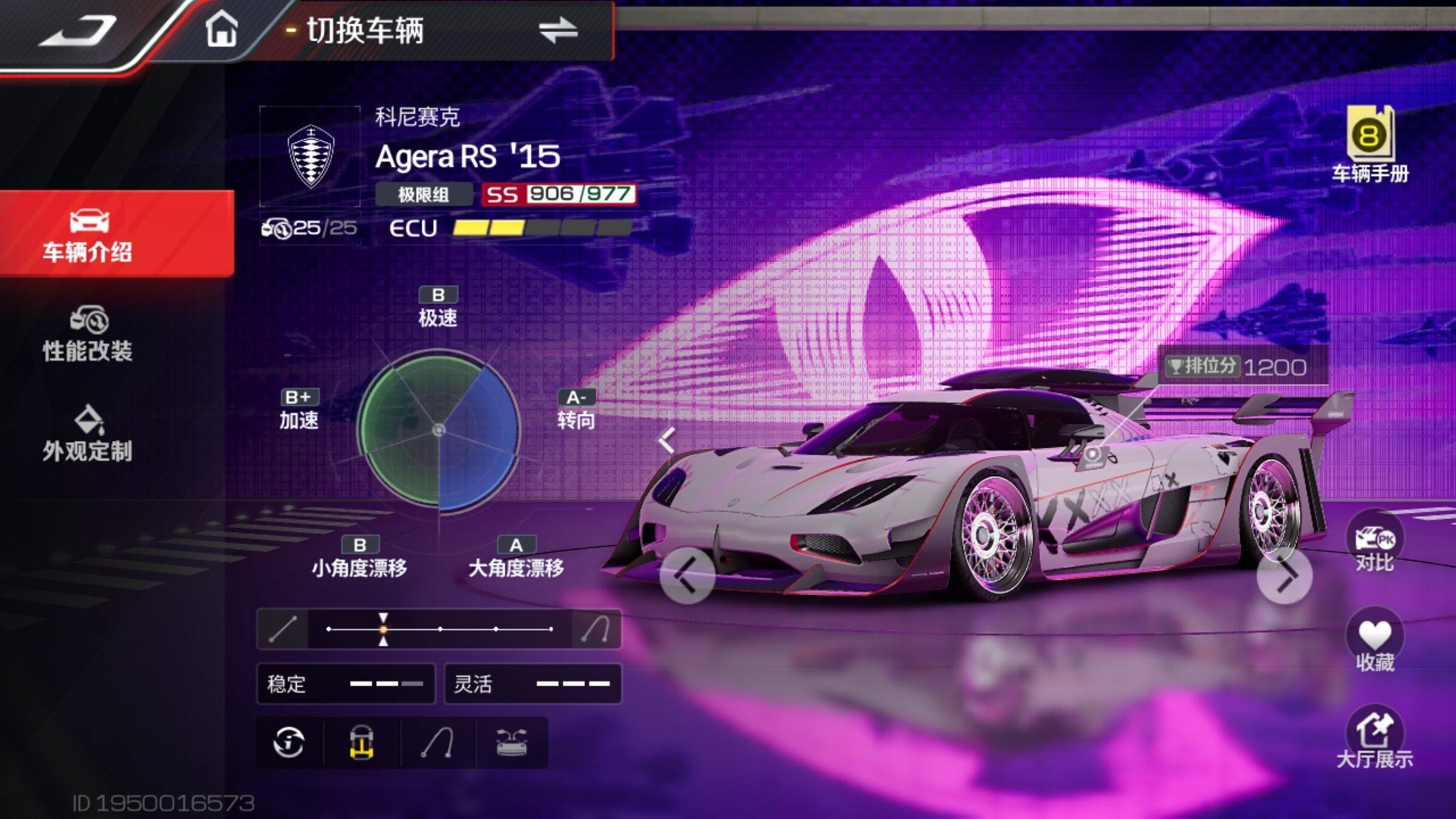Select the 车辆介绍 tab

point(88,235)
